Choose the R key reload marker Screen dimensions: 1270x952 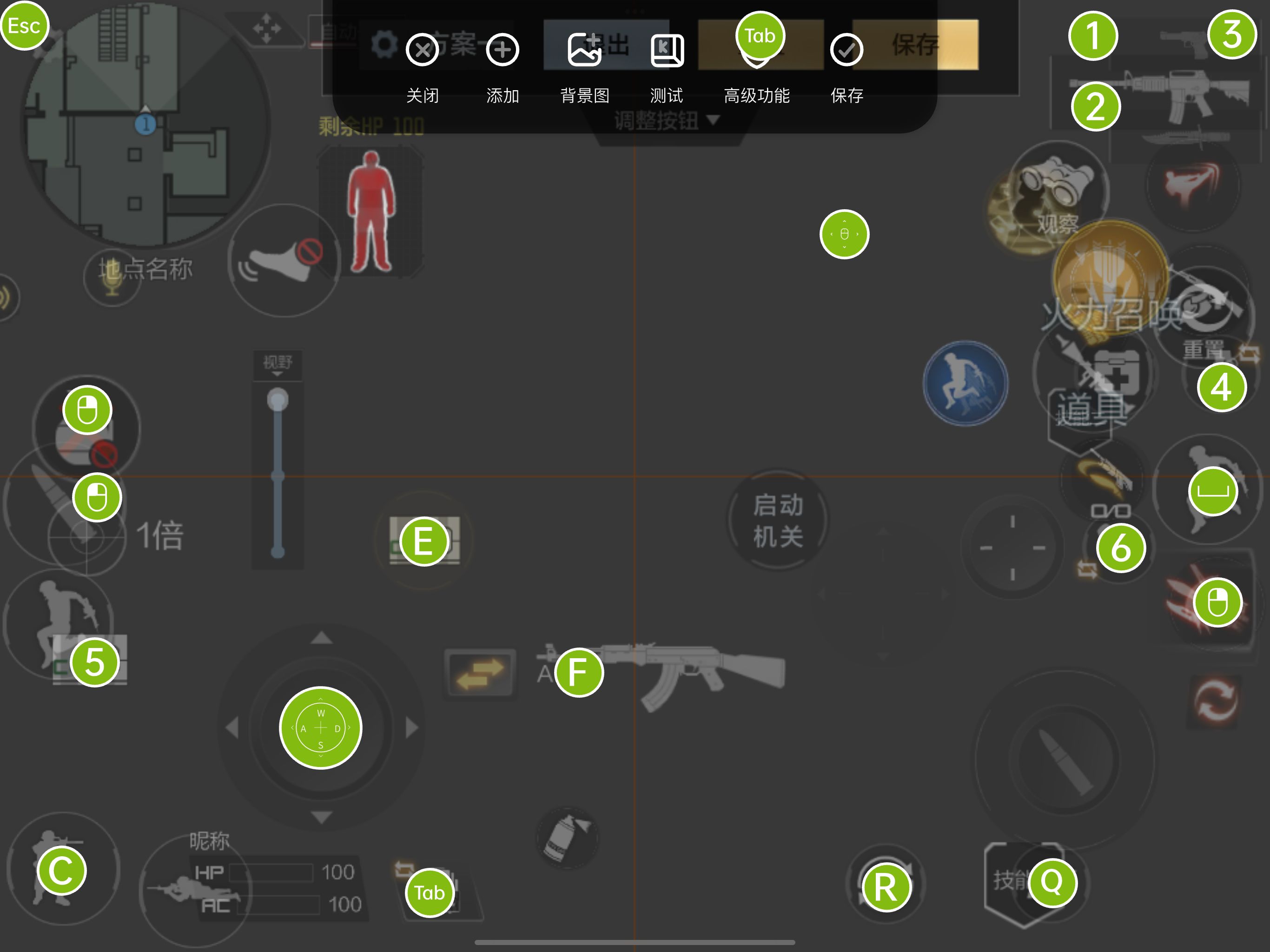[x=886, y=887]
